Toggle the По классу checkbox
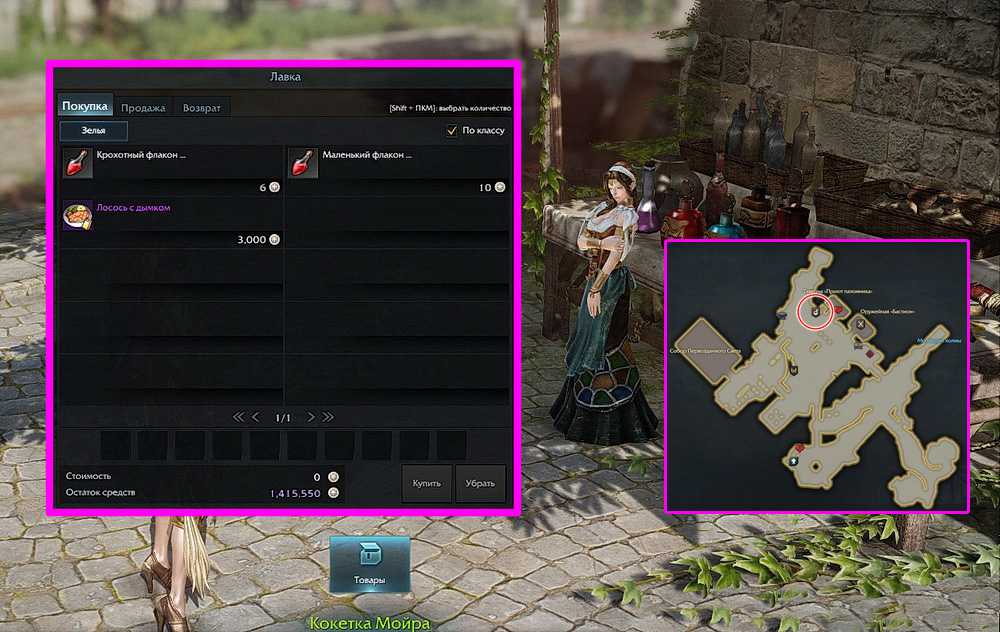Viewport: 1000px width, 632px height. click(x=451, y=131)
